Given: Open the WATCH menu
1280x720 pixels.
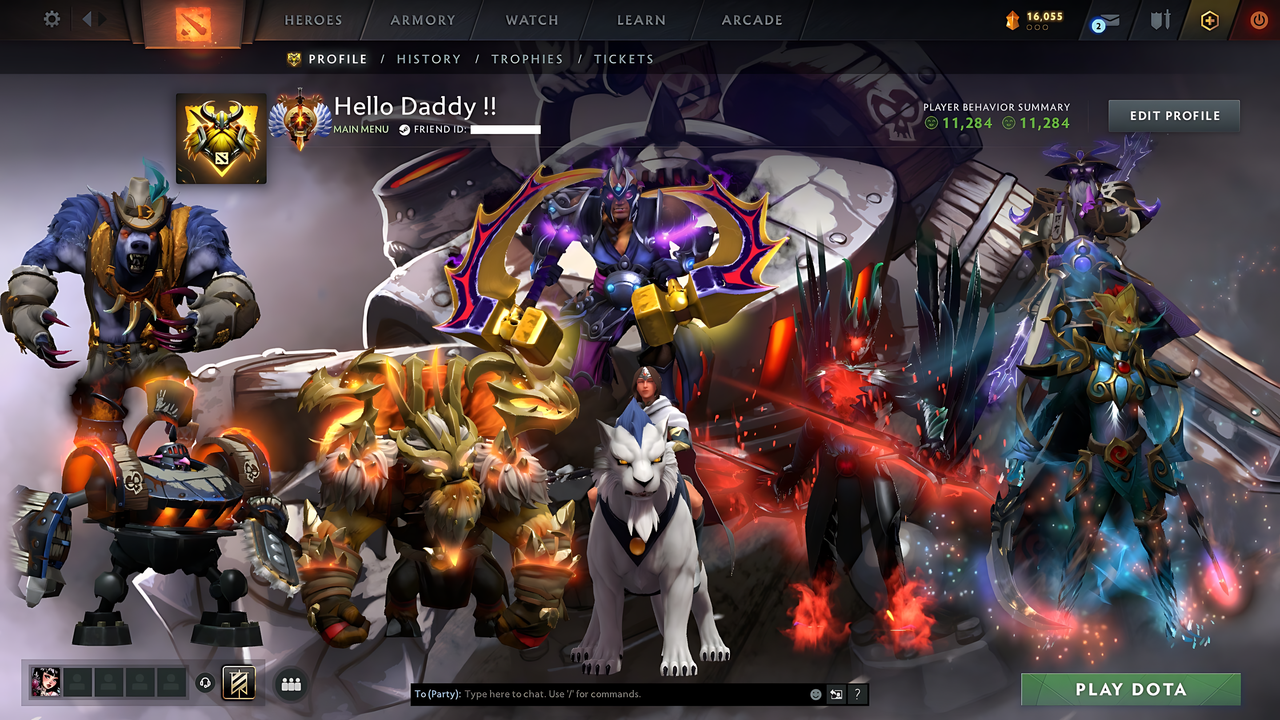Looking at the screenshot, I should coord(531,20).
